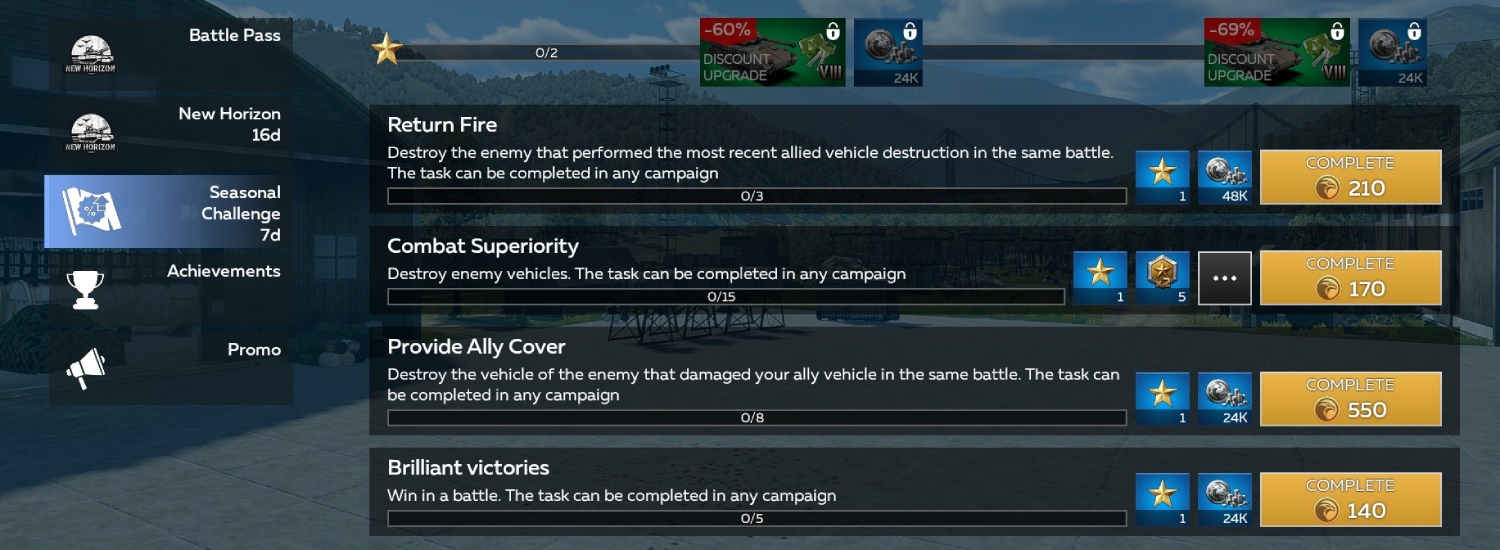Complete Brilliant victories for 140 gold
This screenshot has width=1500, height=550.
click(x=1350, y=500)
